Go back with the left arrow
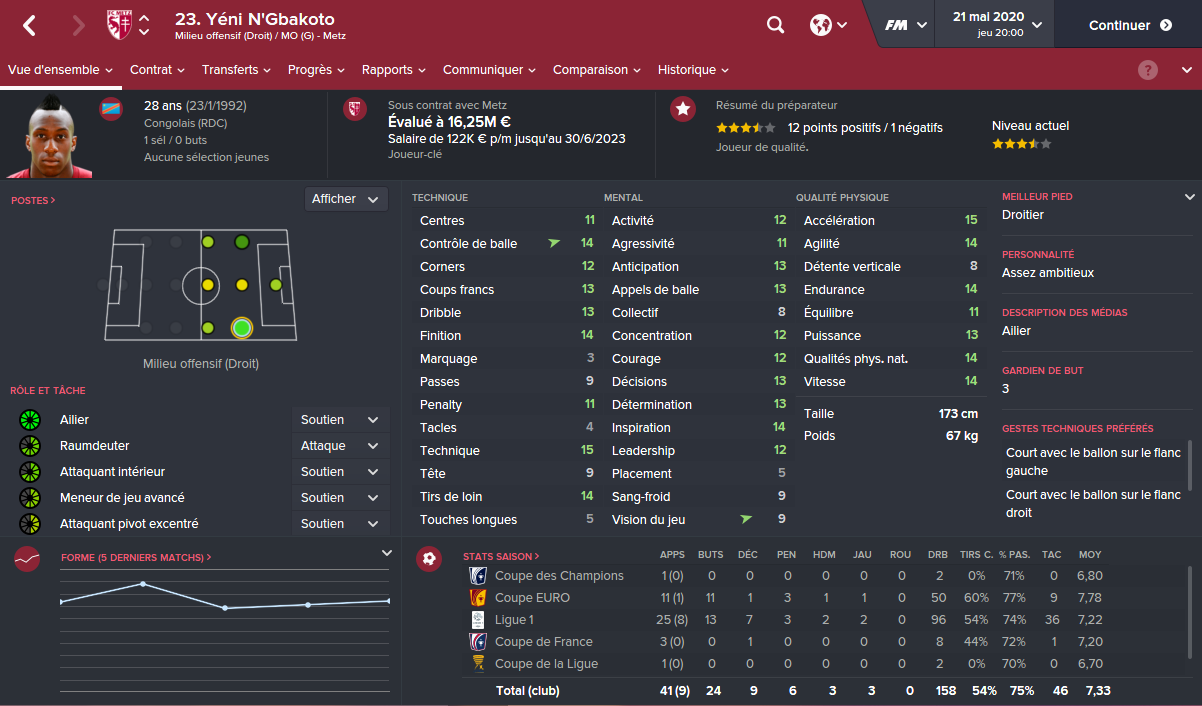Screen dimensions: 1202x706 point(30,25)
